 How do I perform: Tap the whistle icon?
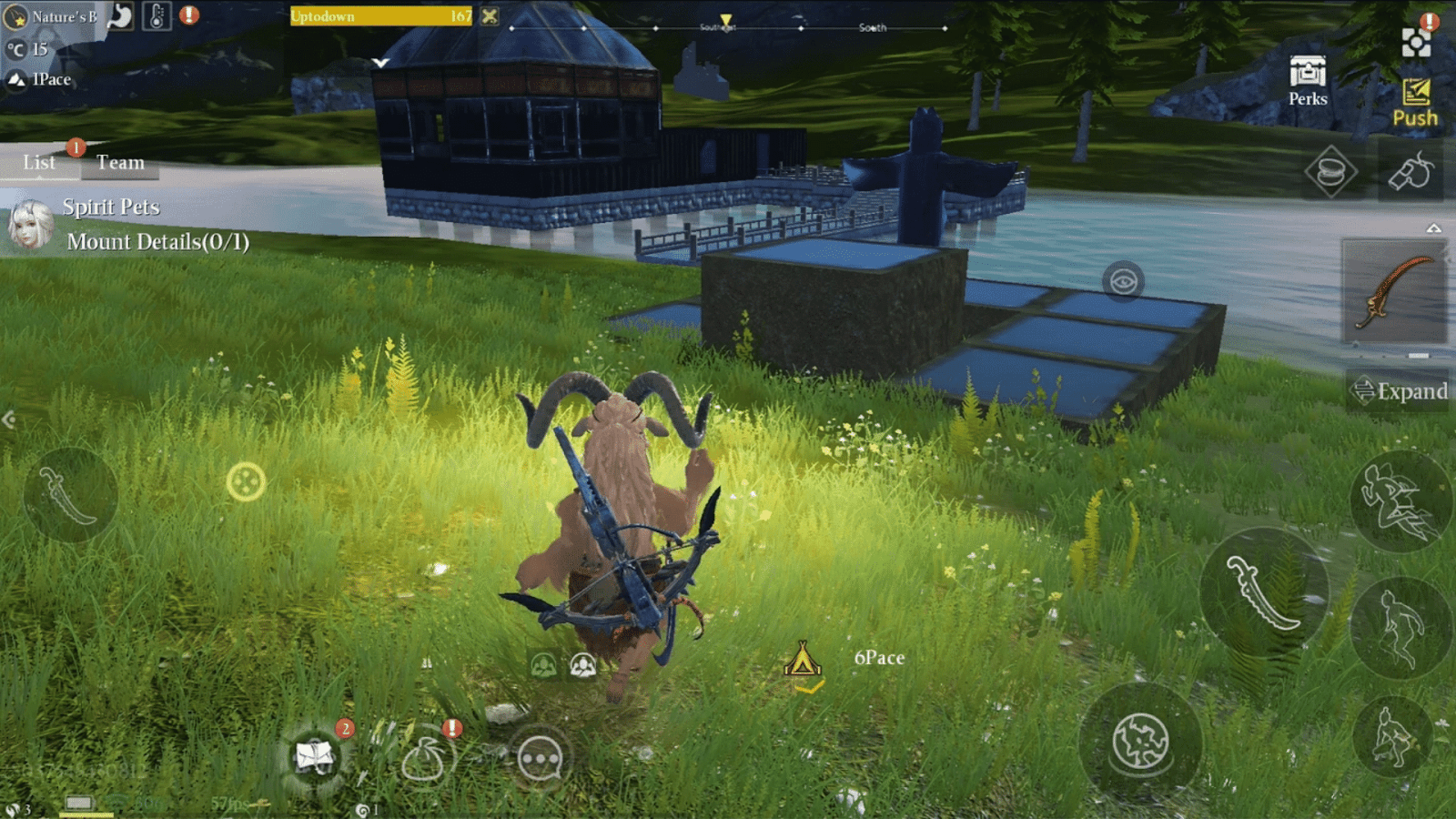point(1410,171)
